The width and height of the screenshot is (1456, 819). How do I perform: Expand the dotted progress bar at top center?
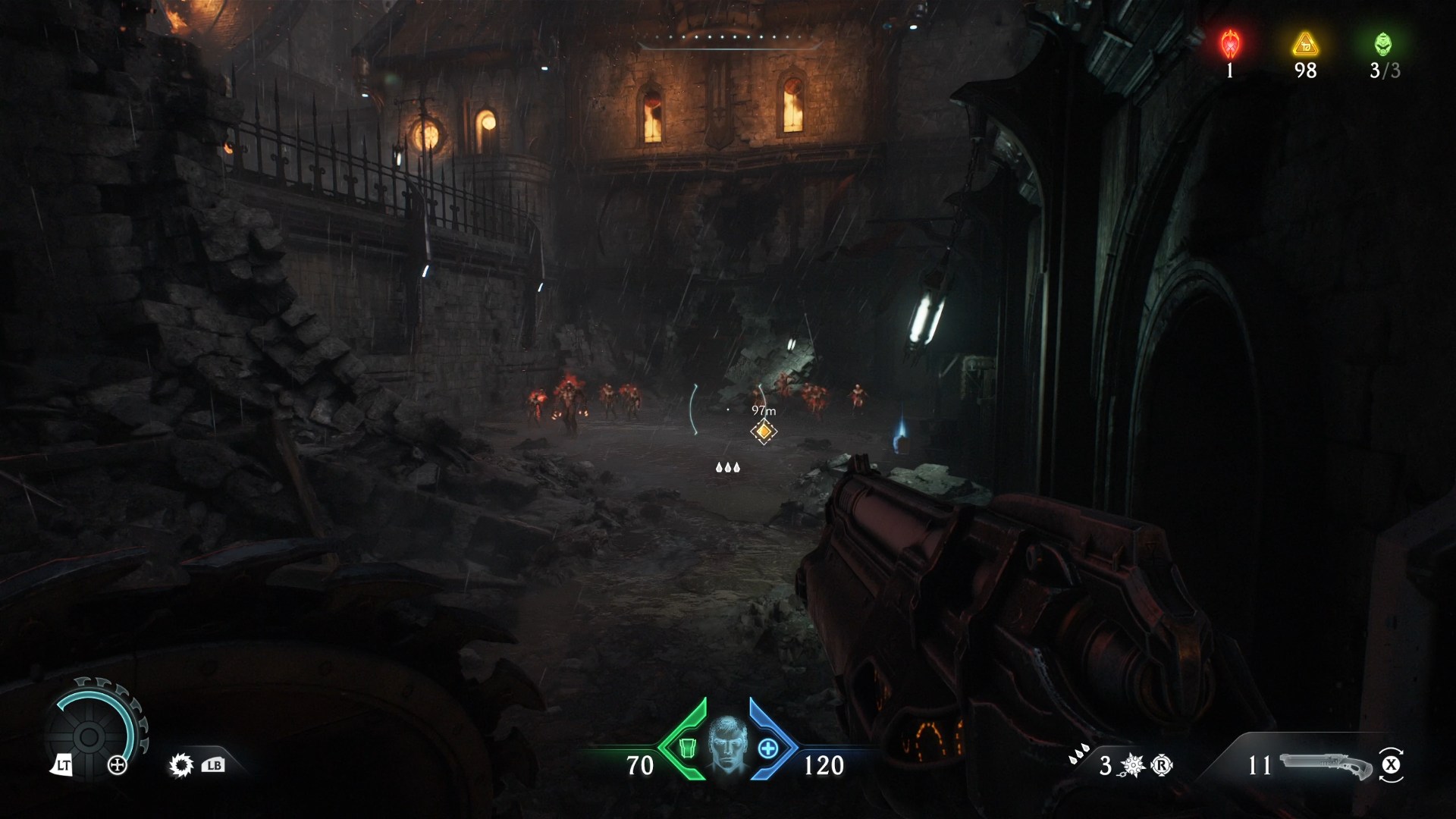tap(728, 36)
